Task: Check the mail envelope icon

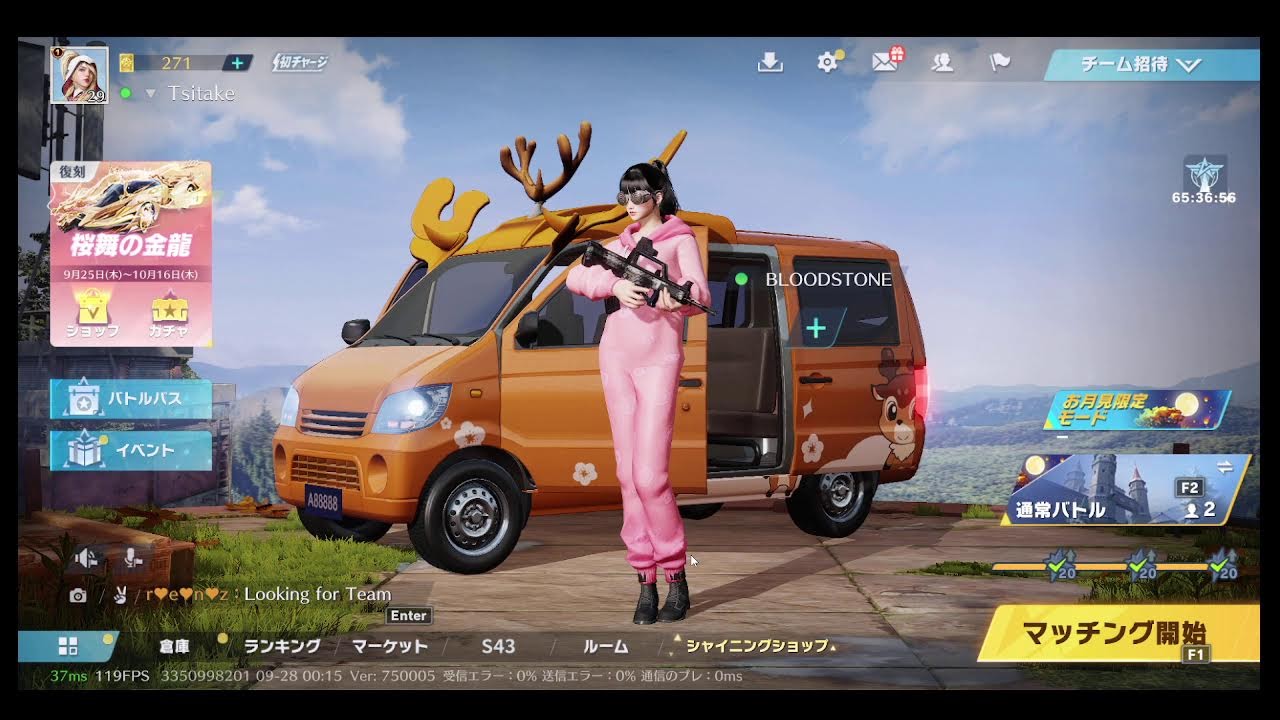Action: 884,62
